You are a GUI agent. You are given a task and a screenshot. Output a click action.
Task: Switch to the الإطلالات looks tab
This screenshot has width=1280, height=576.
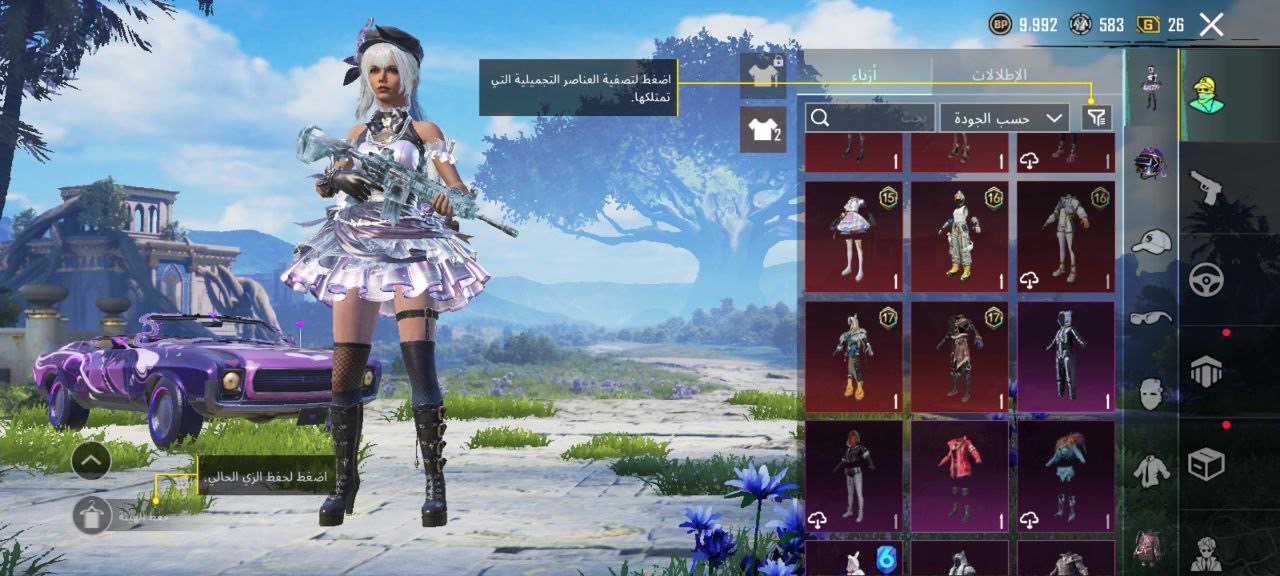(x=999, y=75)
